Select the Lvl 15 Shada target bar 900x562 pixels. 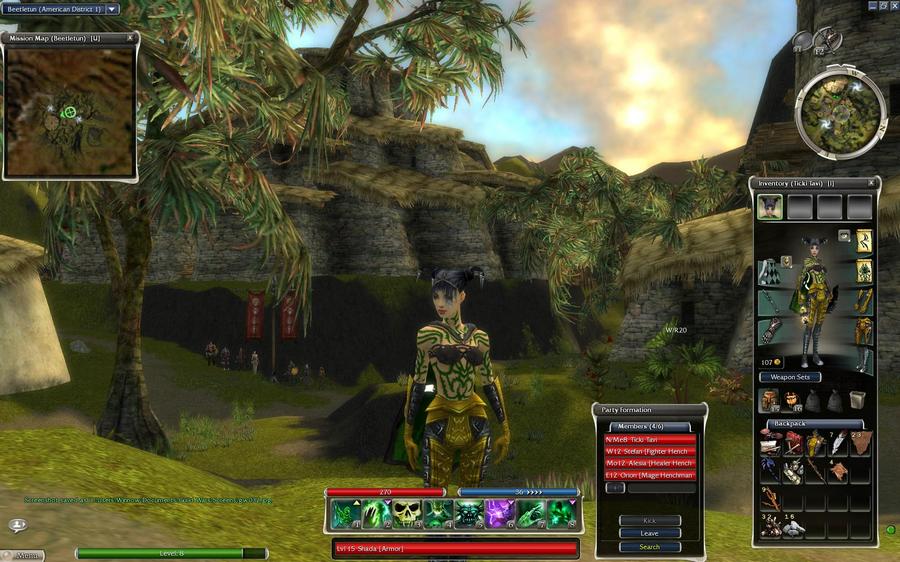tap(455, 548)
